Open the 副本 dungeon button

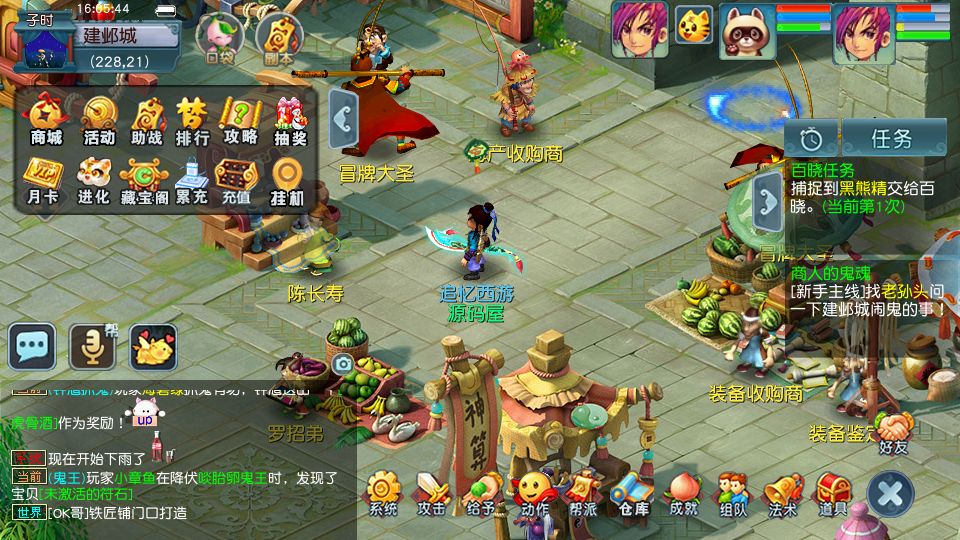[279, 39]
